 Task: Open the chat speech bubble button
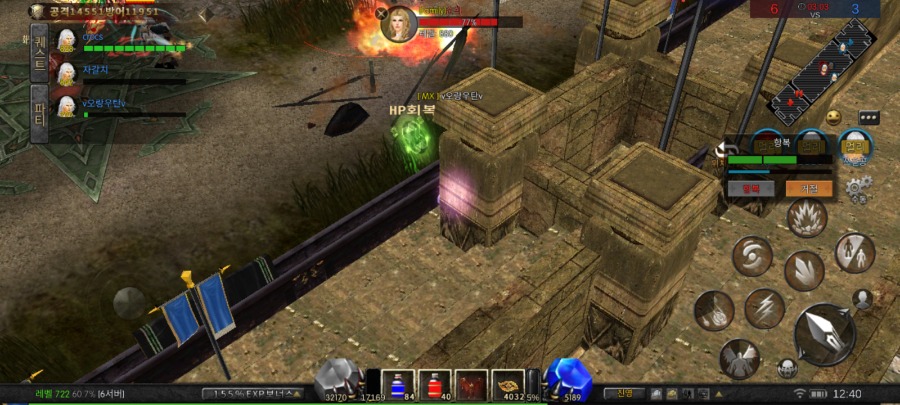(x=867, y=117)
